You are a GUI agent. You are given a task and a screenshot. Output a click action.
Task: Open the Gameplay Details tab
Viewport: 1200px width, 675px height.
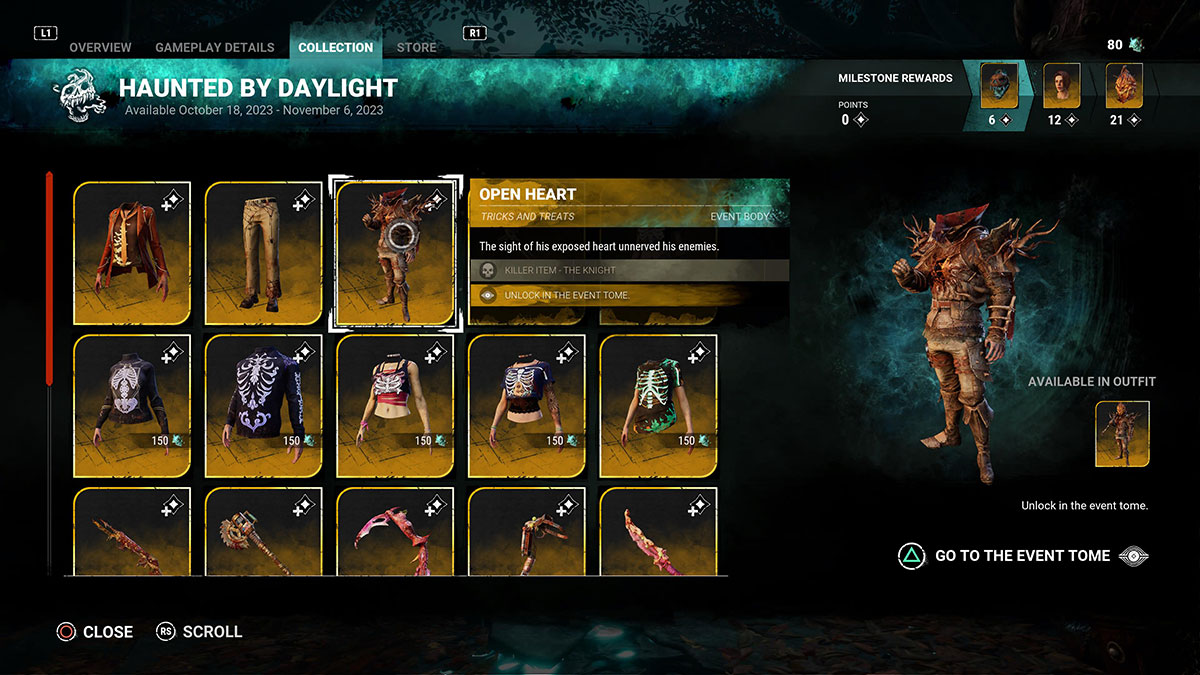tap(214, 47)
